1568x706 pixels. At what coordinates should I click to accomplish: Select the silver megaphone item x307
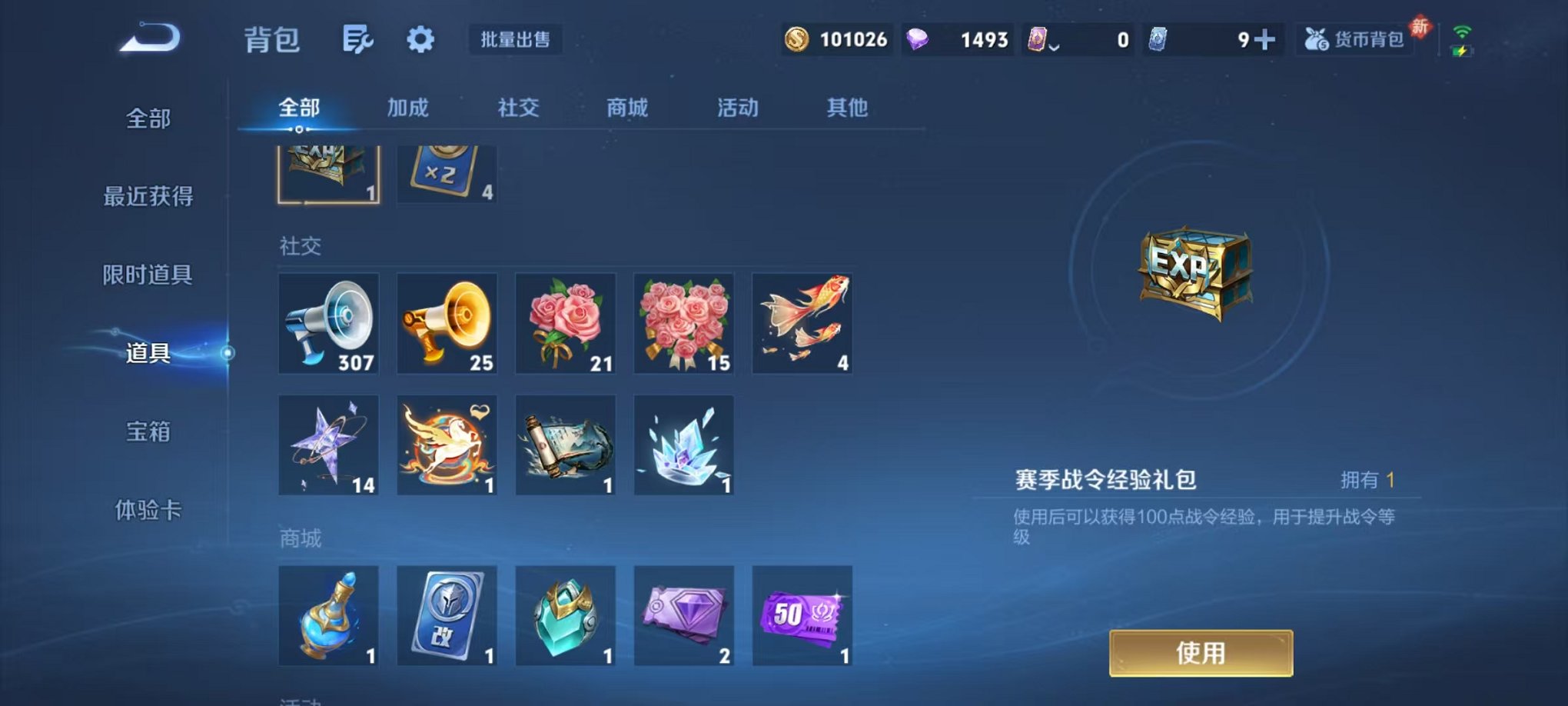[328, 323]
